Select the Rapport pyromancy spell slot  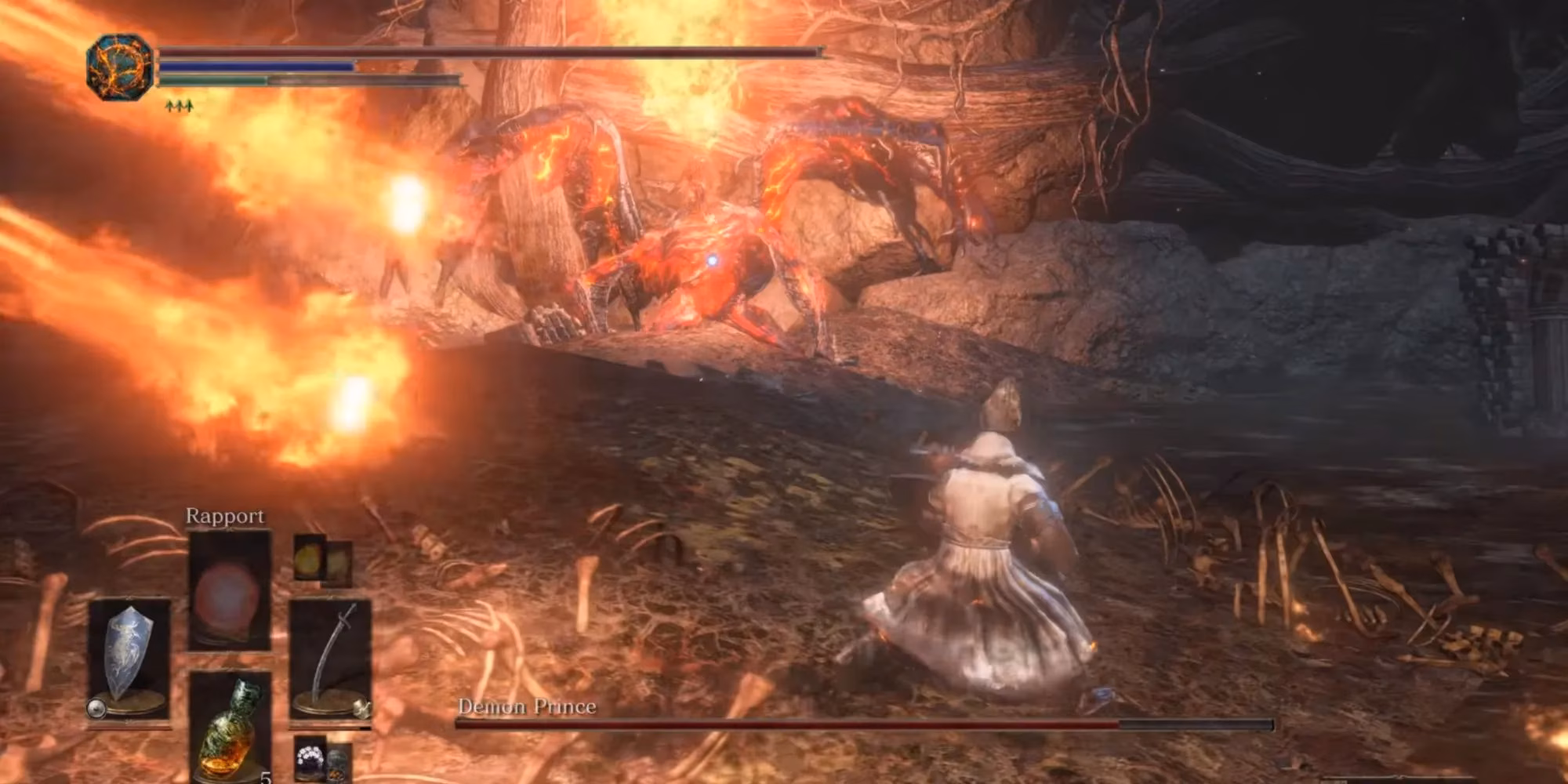point(230,592)
